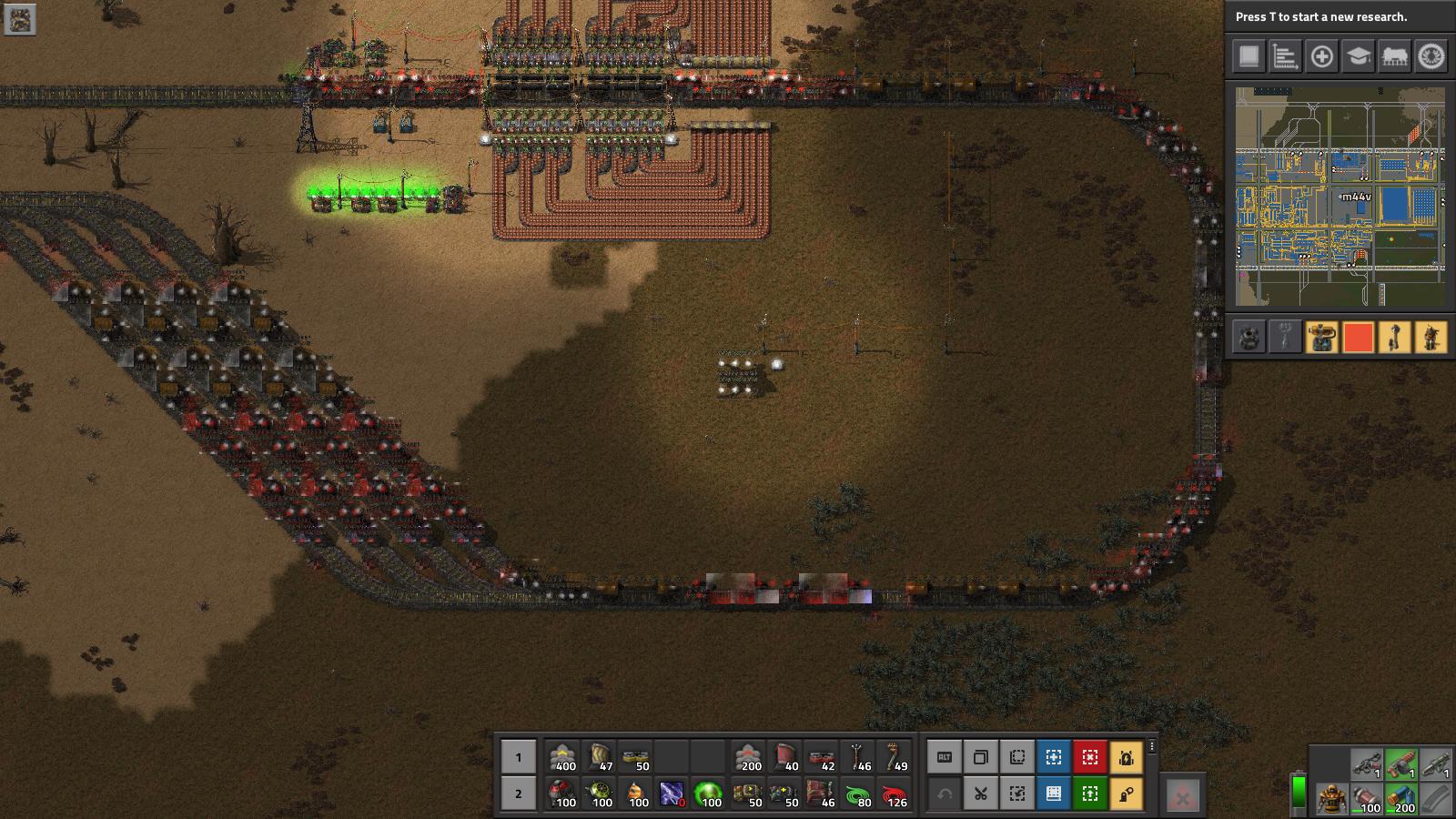Select the power armor equipment slot
1456x819 pixels.
coord(1330,798)
